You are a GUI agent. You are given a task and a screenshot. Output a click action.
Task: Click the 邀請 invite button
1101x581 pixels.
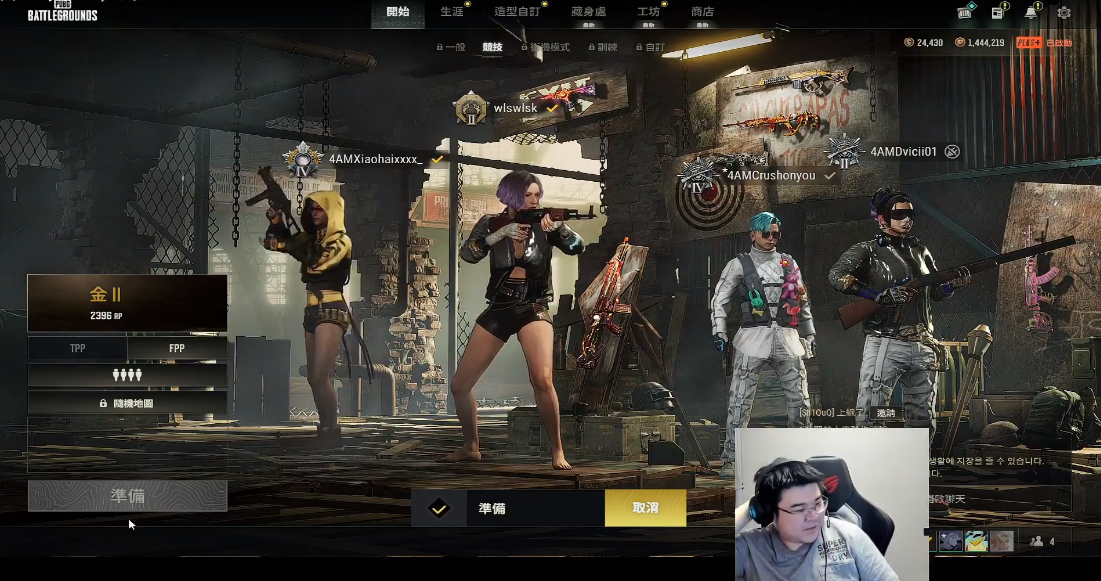887,412
